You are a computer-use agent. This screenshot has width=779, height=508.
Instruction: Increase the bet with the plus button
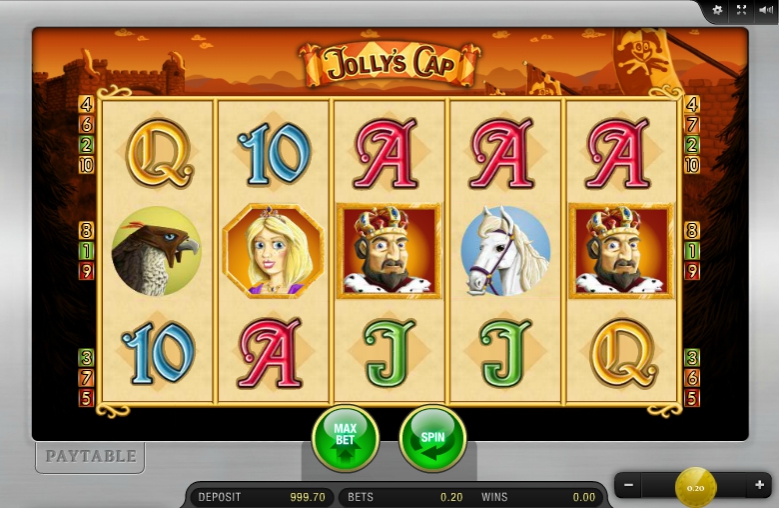(x=759, y=486)
